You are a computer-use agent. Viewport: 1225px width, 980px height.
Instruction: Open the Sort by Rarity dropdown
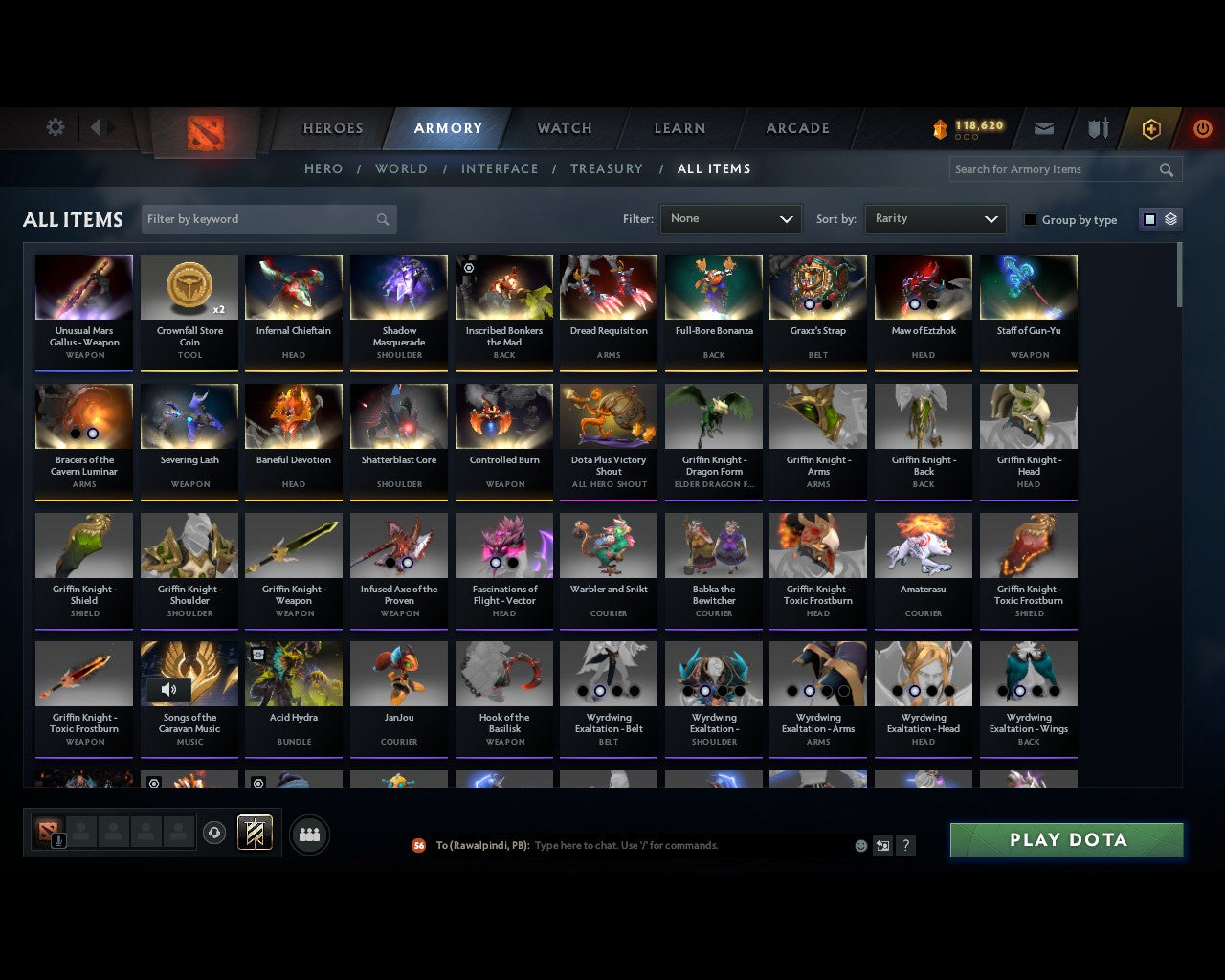click(x=935, y=218)
